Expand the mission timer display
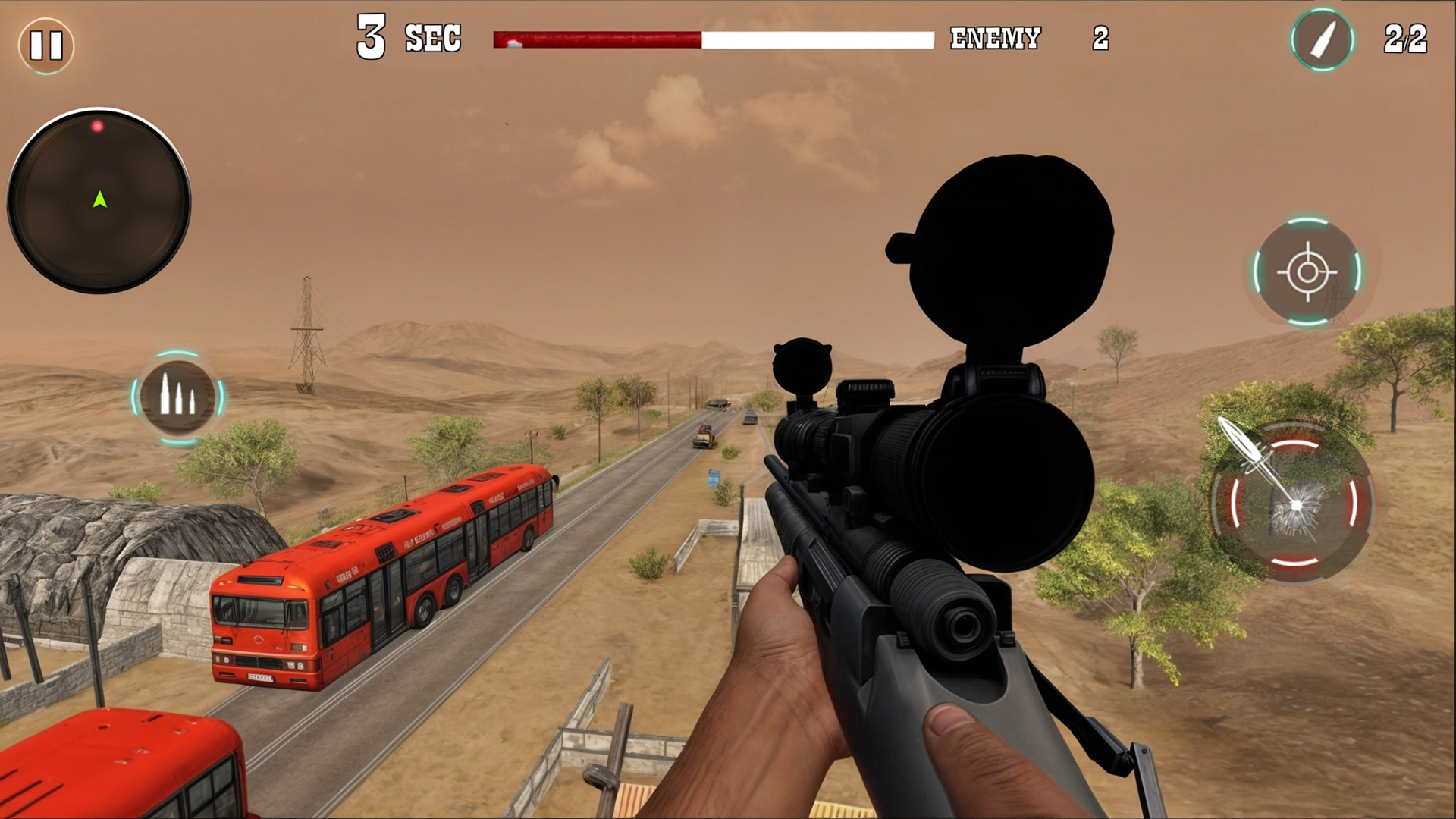The image size is (1456, 819). pyautogui.click(x=409, y=38)
